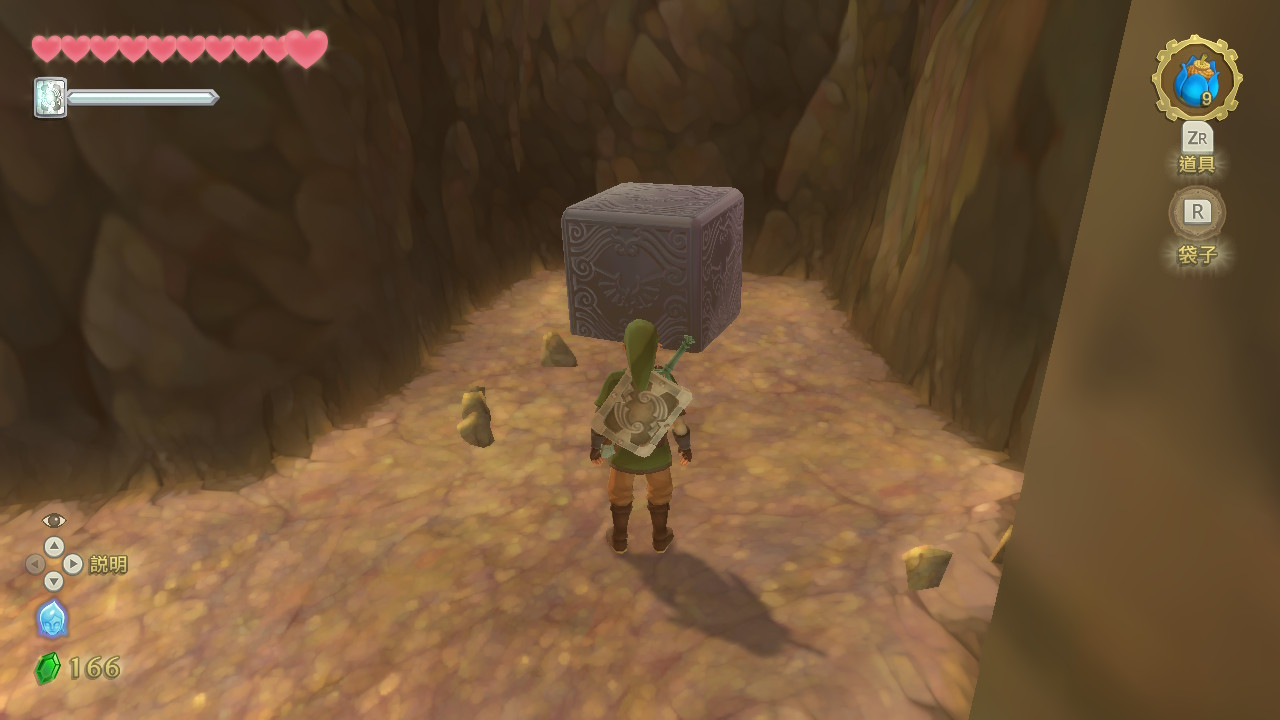Viewport: 1280px width, 720px height.
Task: Call Fi using the blue spirit icon
Action: click(52, 619)
